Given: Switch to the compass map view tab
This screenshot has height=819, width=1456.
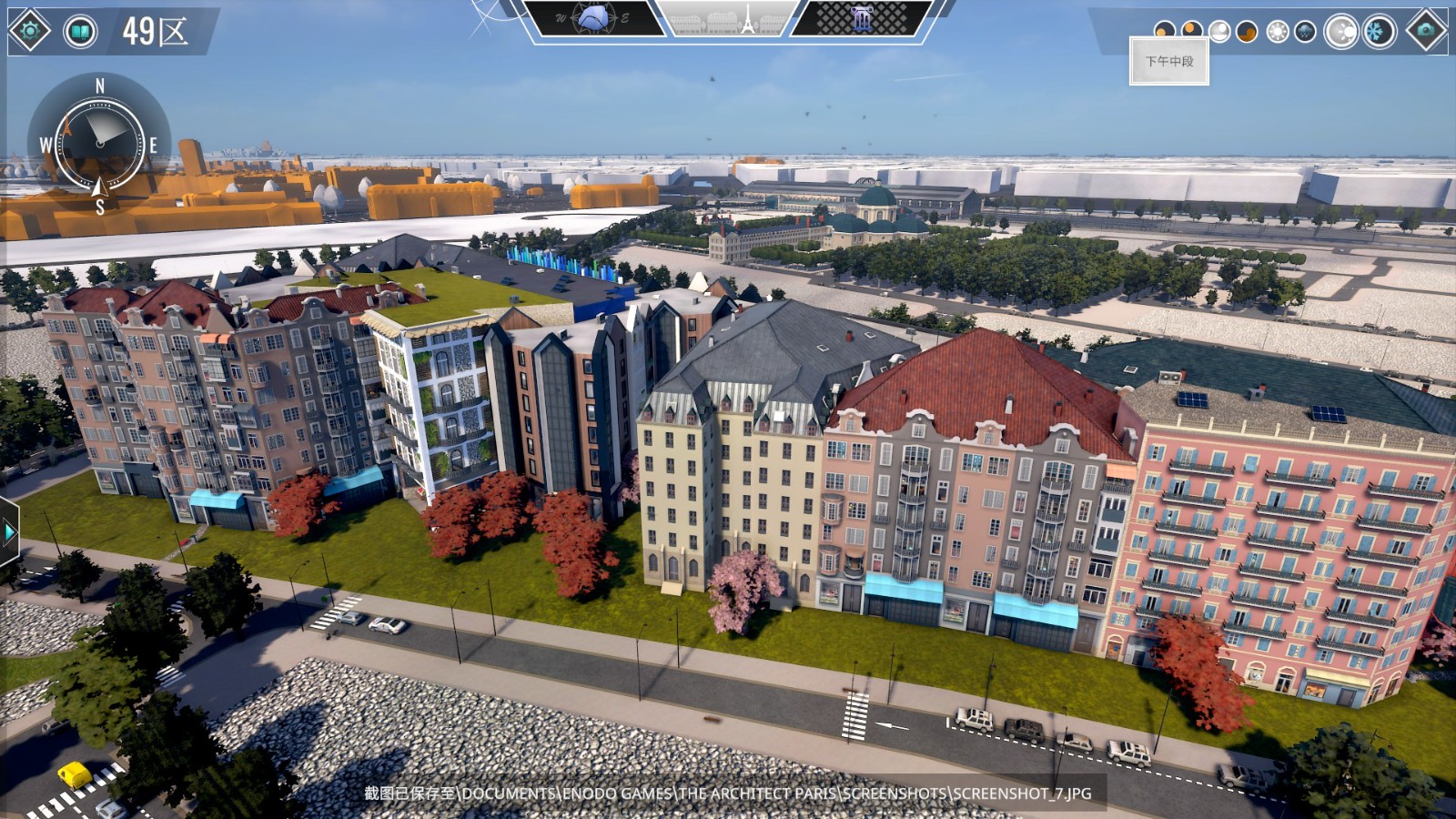Looking at the screenshot, I should [x=593, y=18].
